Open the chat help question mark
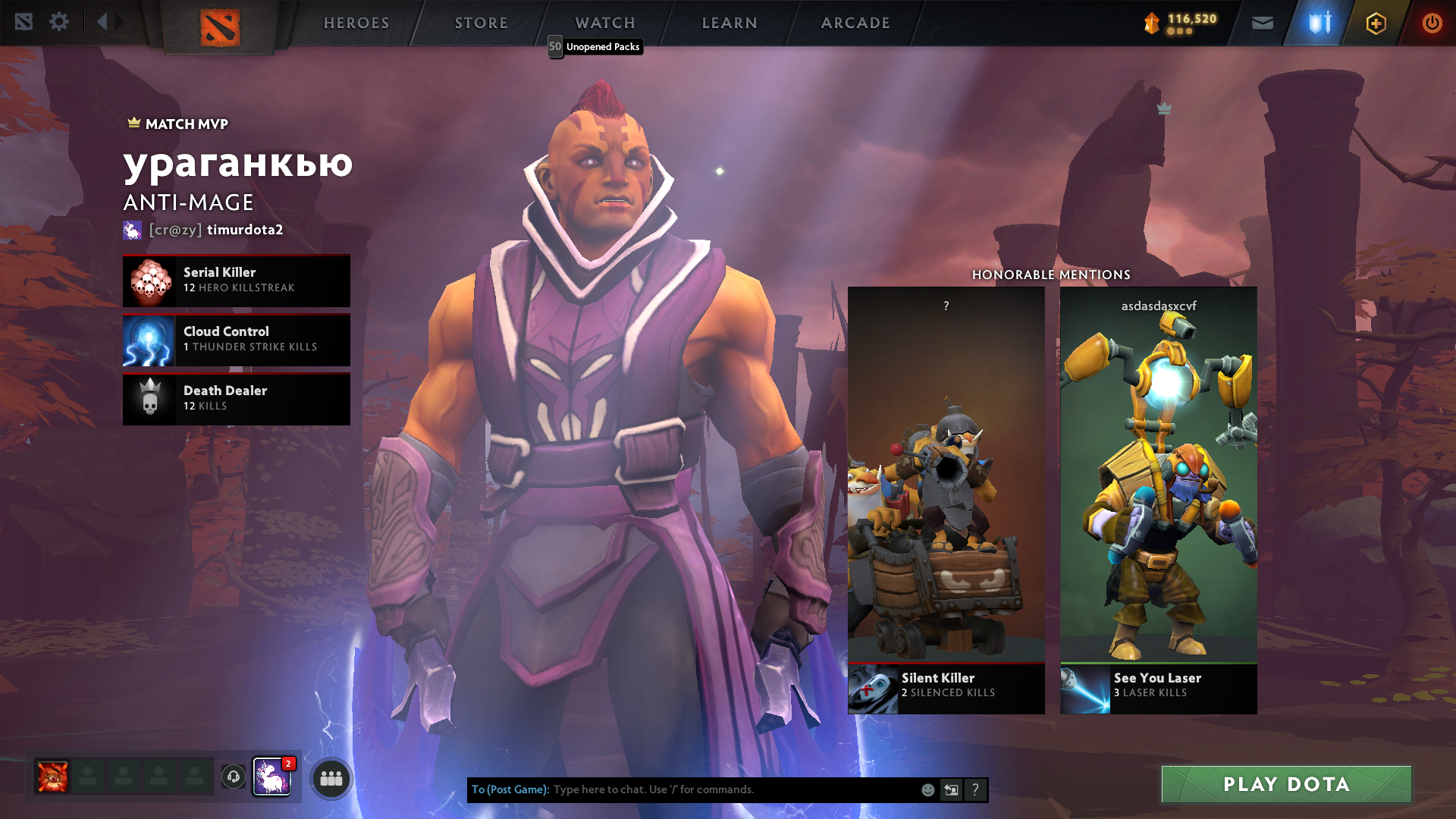 click(x=975, y=790)
